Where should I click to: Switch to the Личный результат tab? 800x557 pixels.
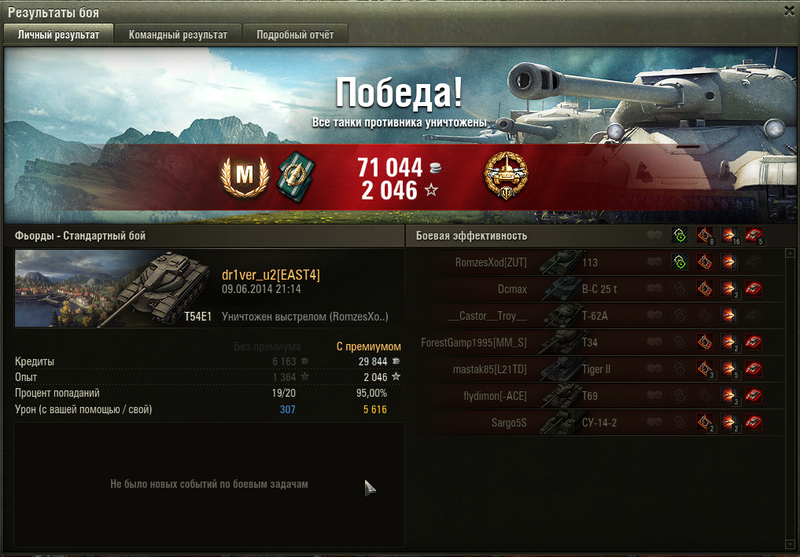(x=58, y=34)
